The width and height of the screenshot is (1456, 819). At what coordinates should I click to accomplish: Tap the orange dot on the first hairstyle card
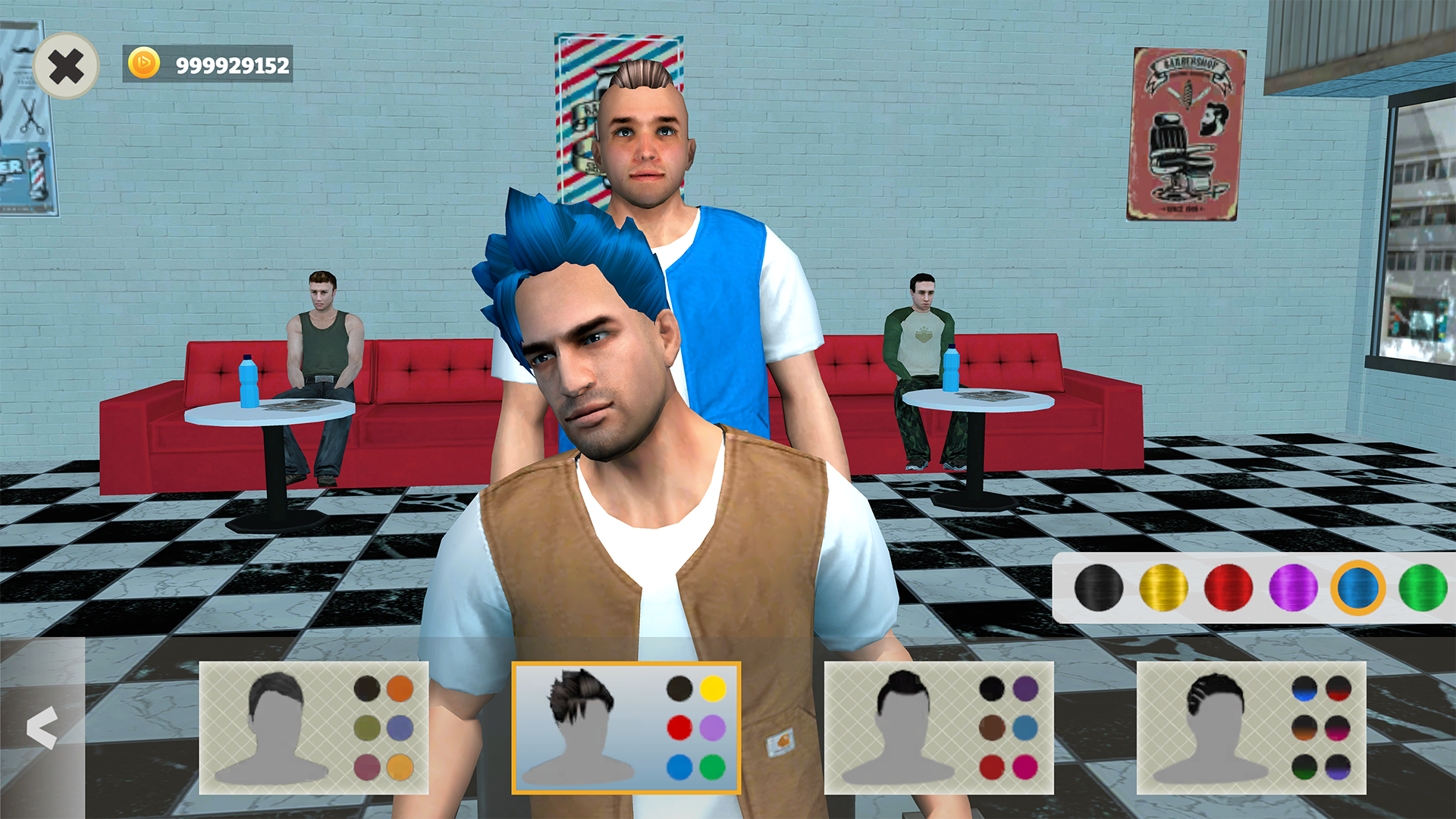click(x=400, y=689)
